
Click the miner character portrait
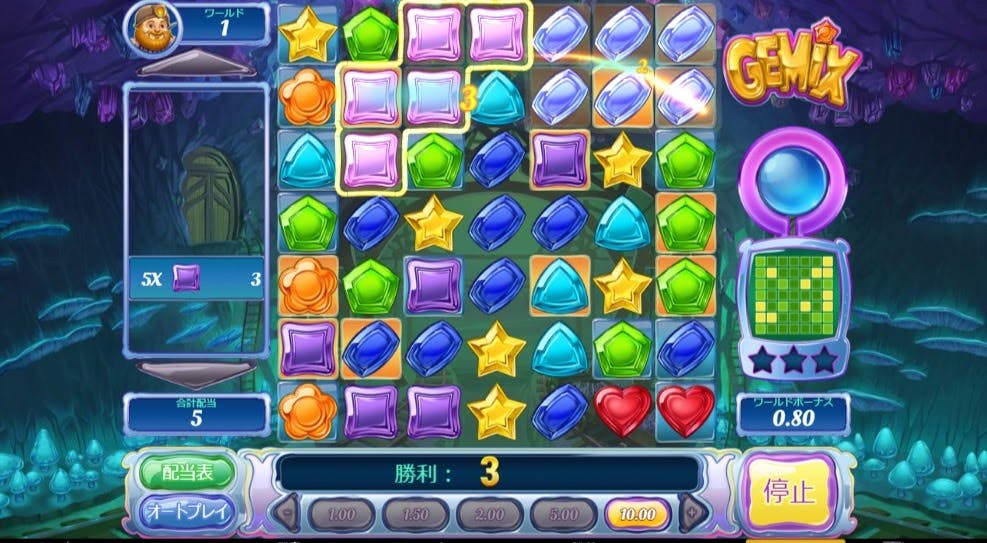[x=150, y=30]
